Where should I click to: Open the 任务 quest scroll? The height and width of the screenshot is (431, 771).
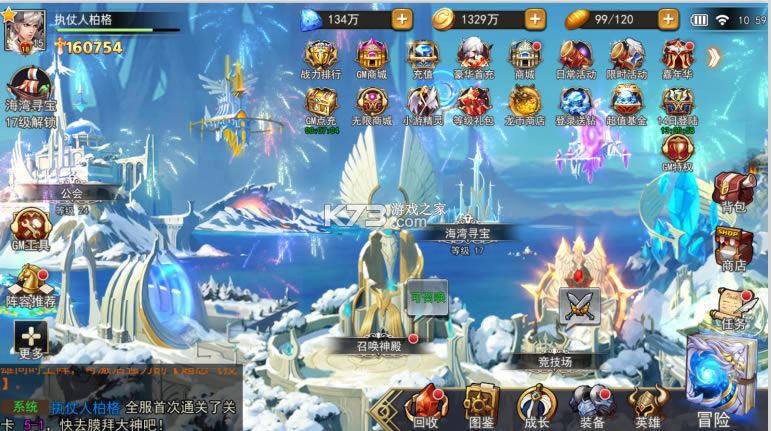[x=733, y=308]
